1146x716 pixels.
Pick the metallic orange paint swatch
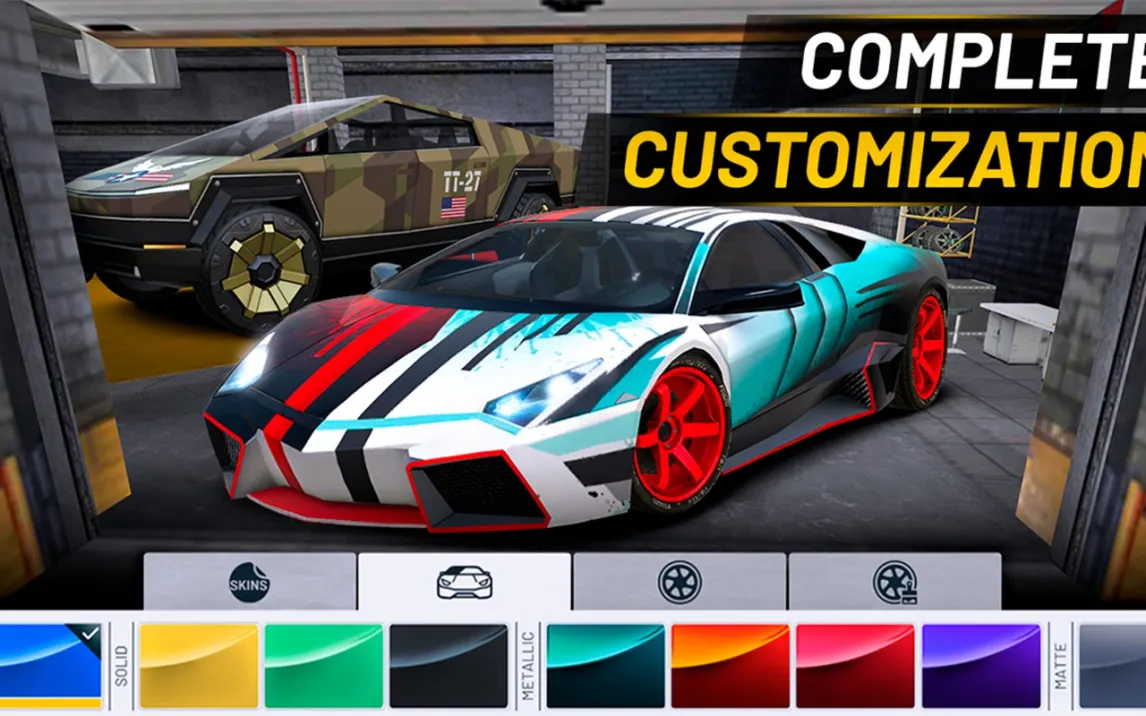[730, 665]
